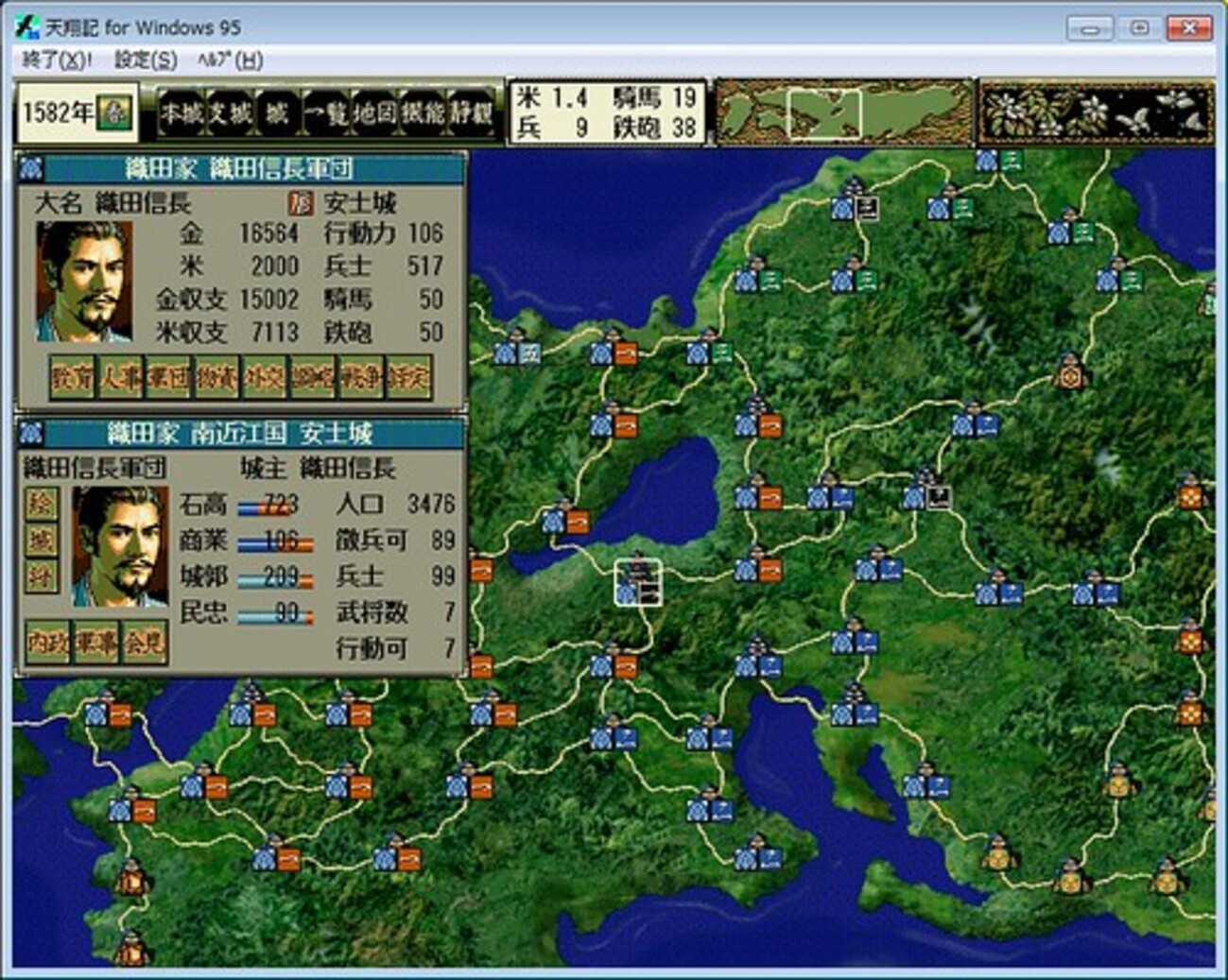Click the 絵 button beside the castle portrait
Screen dimensions: 1228x980
[41, 504]
